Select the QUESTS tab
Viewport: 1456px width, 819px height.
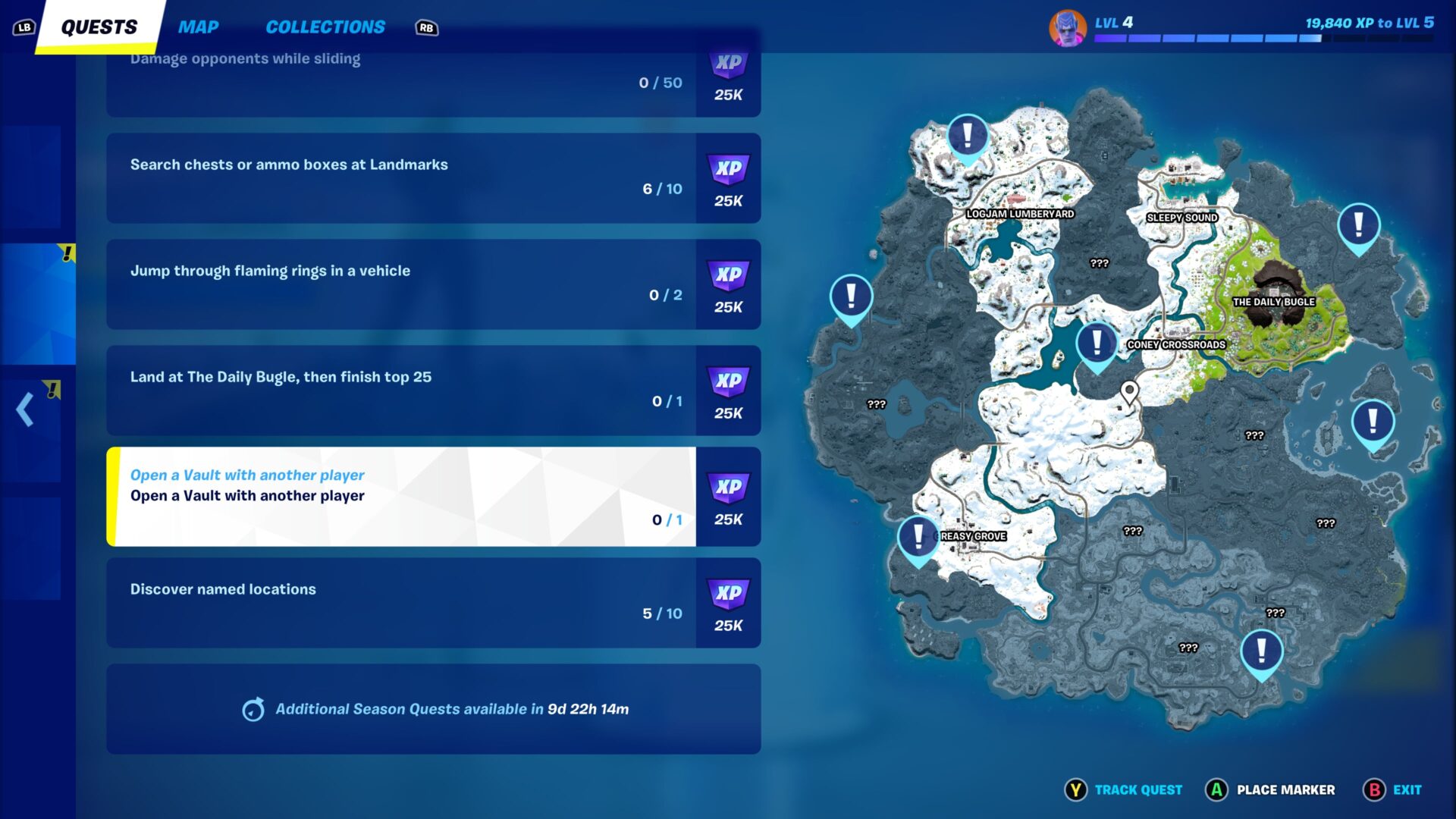pos(98,26)
